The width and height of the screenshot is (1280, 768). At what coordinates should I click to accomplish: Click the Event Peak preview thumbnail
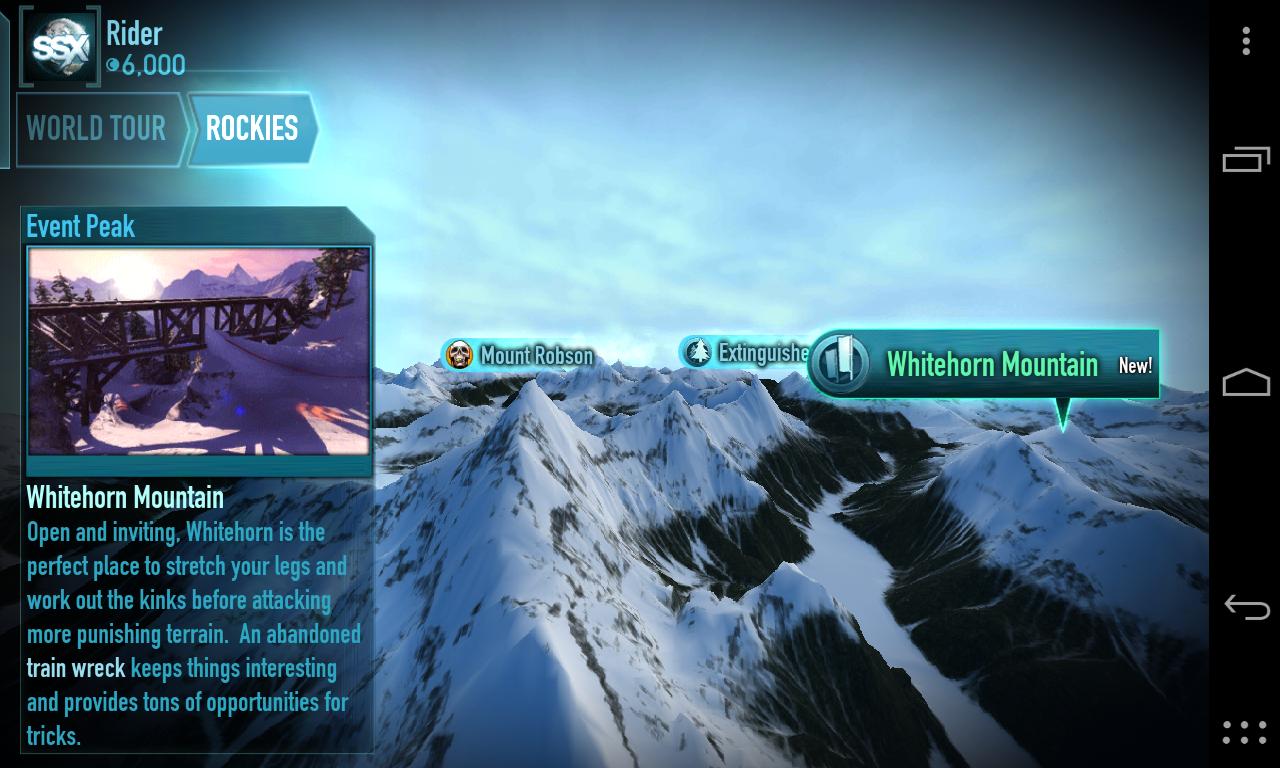point(198,351)
